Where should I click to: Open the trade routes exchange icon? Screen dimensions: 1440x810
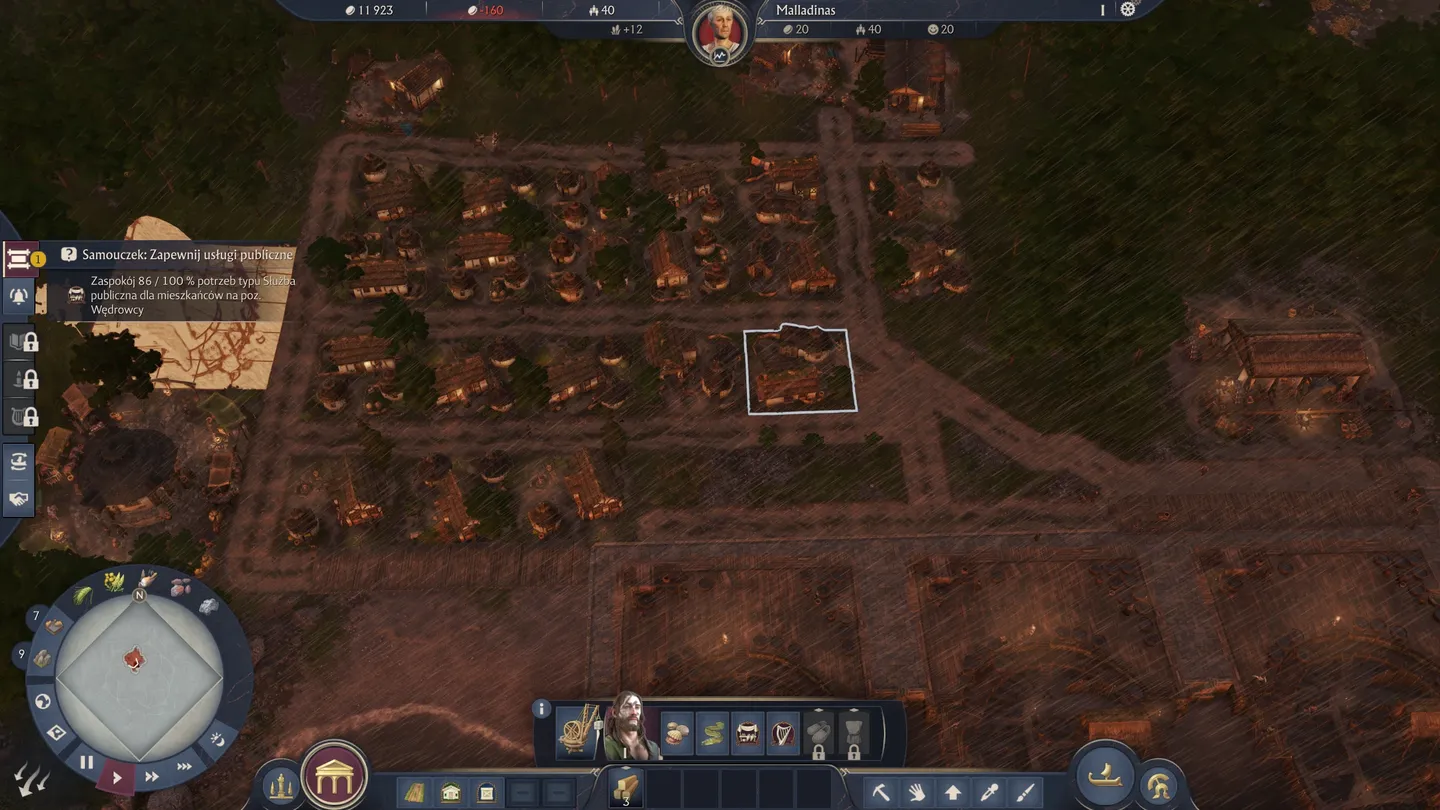tap(18, 461)
